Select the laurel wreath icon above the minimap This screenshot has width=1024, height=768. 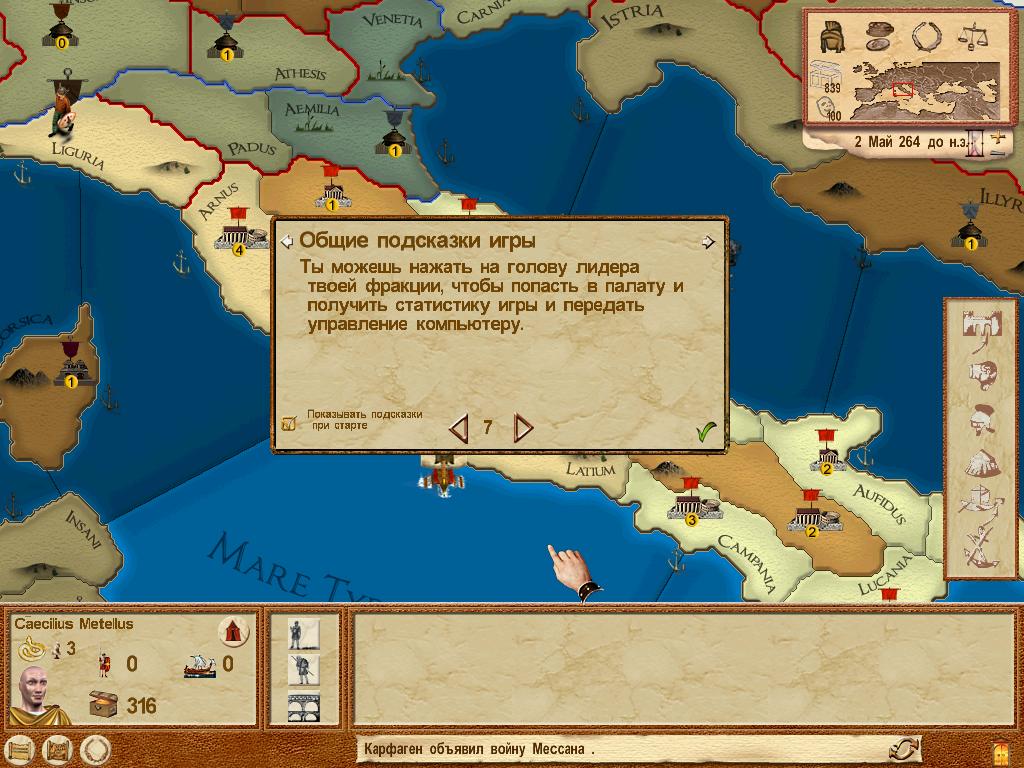[x=925, y=36]
